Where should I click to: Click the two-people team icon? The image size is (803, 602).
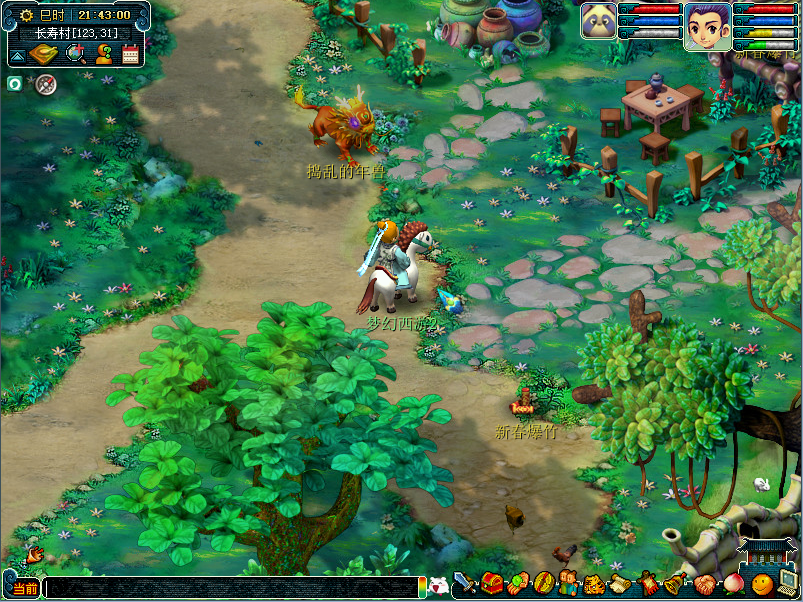(568, 583)
